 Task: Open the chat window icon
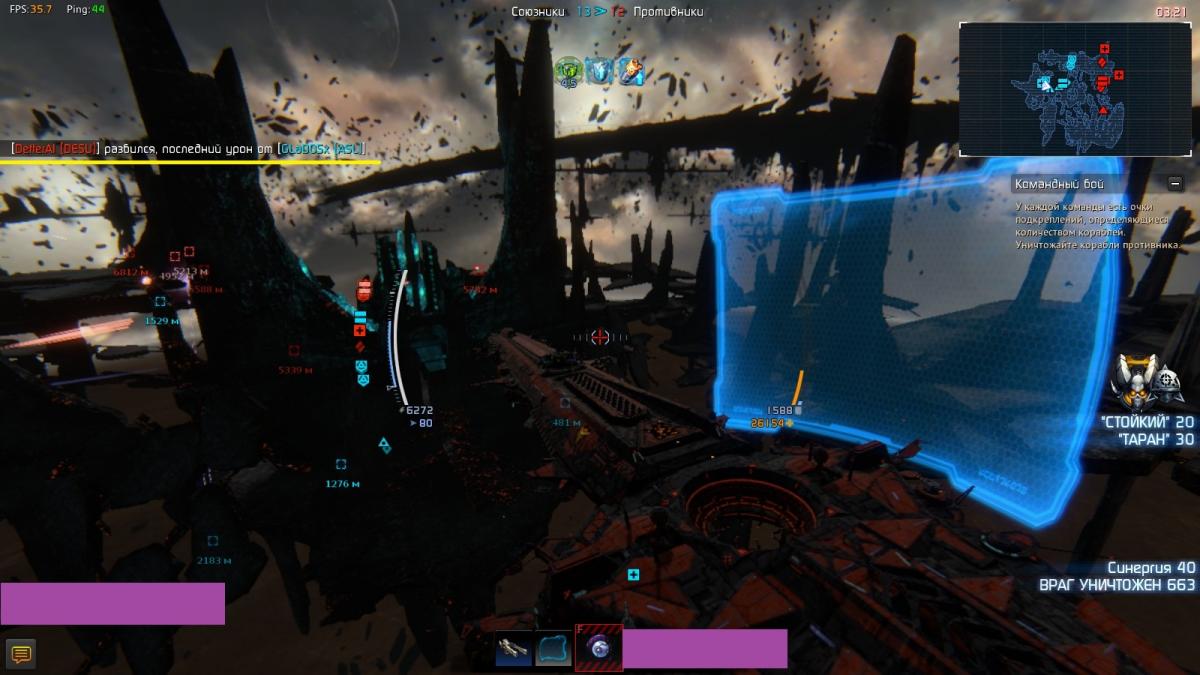[x=20, y=655]
